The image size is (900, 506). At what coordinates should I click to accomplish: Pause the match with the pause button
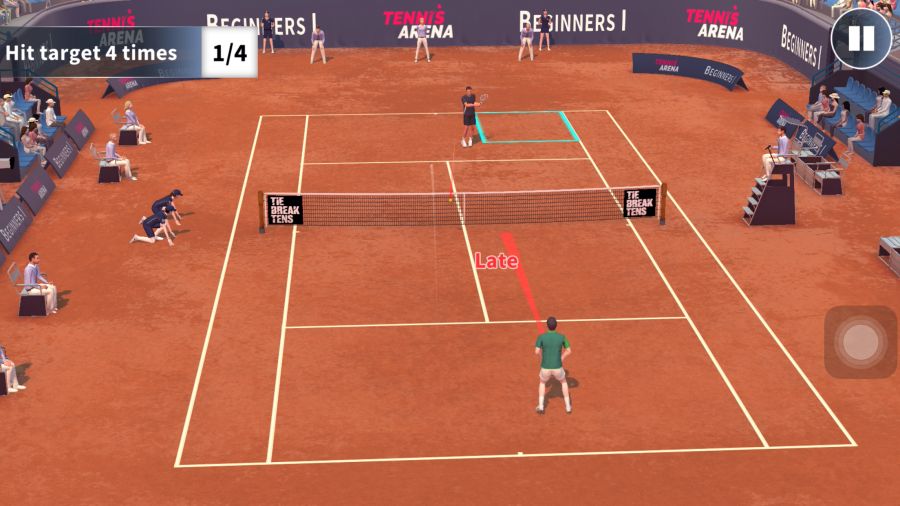coord(860,39)
